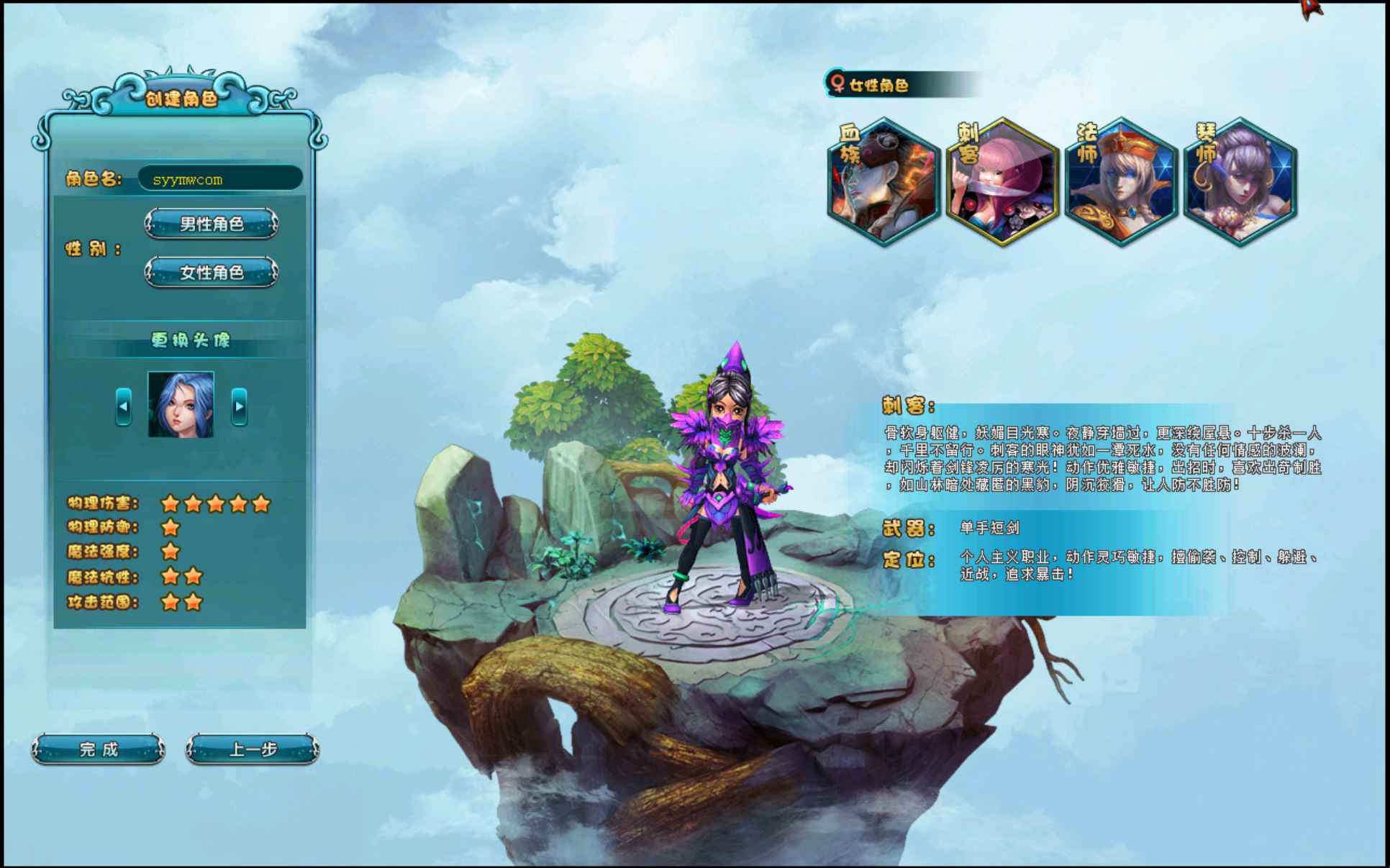This screenshot has height=868, width=1390.
Task: Choose the 女性角色 female gender button
Action: [x=212, y=273]
